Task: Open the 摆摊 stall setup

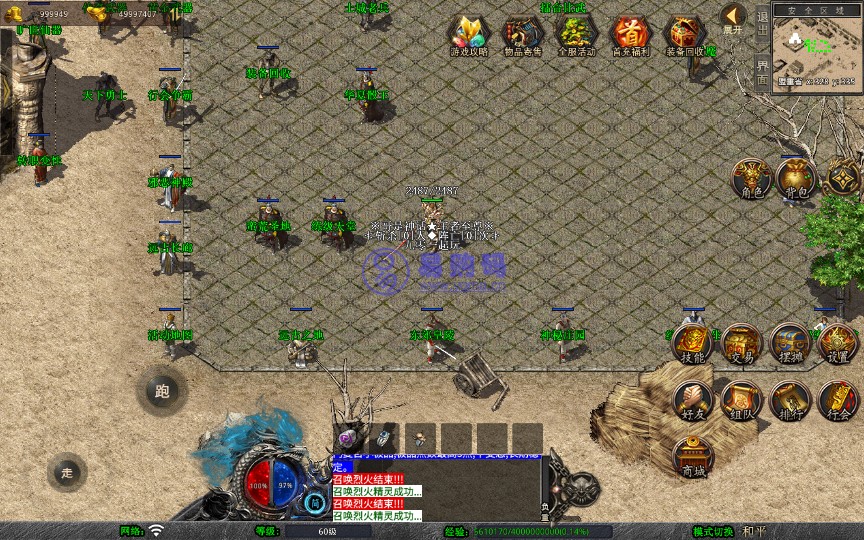Action: point(789,343)
